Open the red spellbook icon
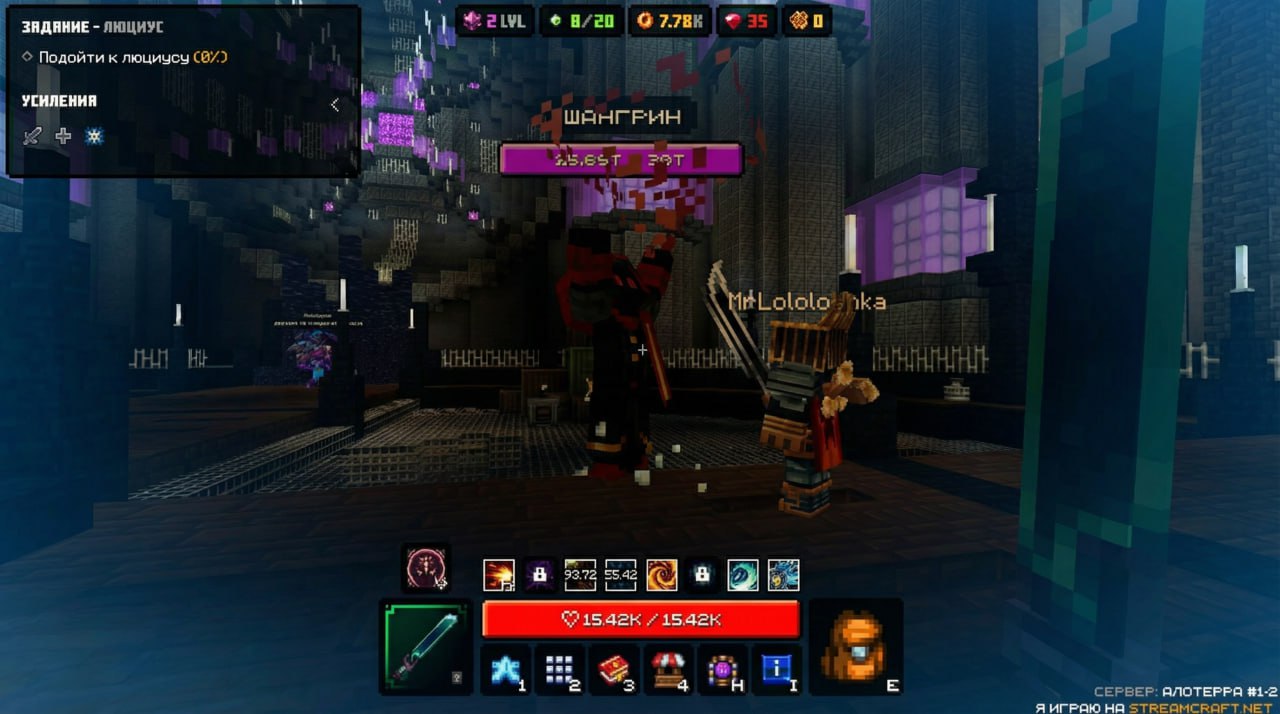1280x714 pixels. [614, 669]
